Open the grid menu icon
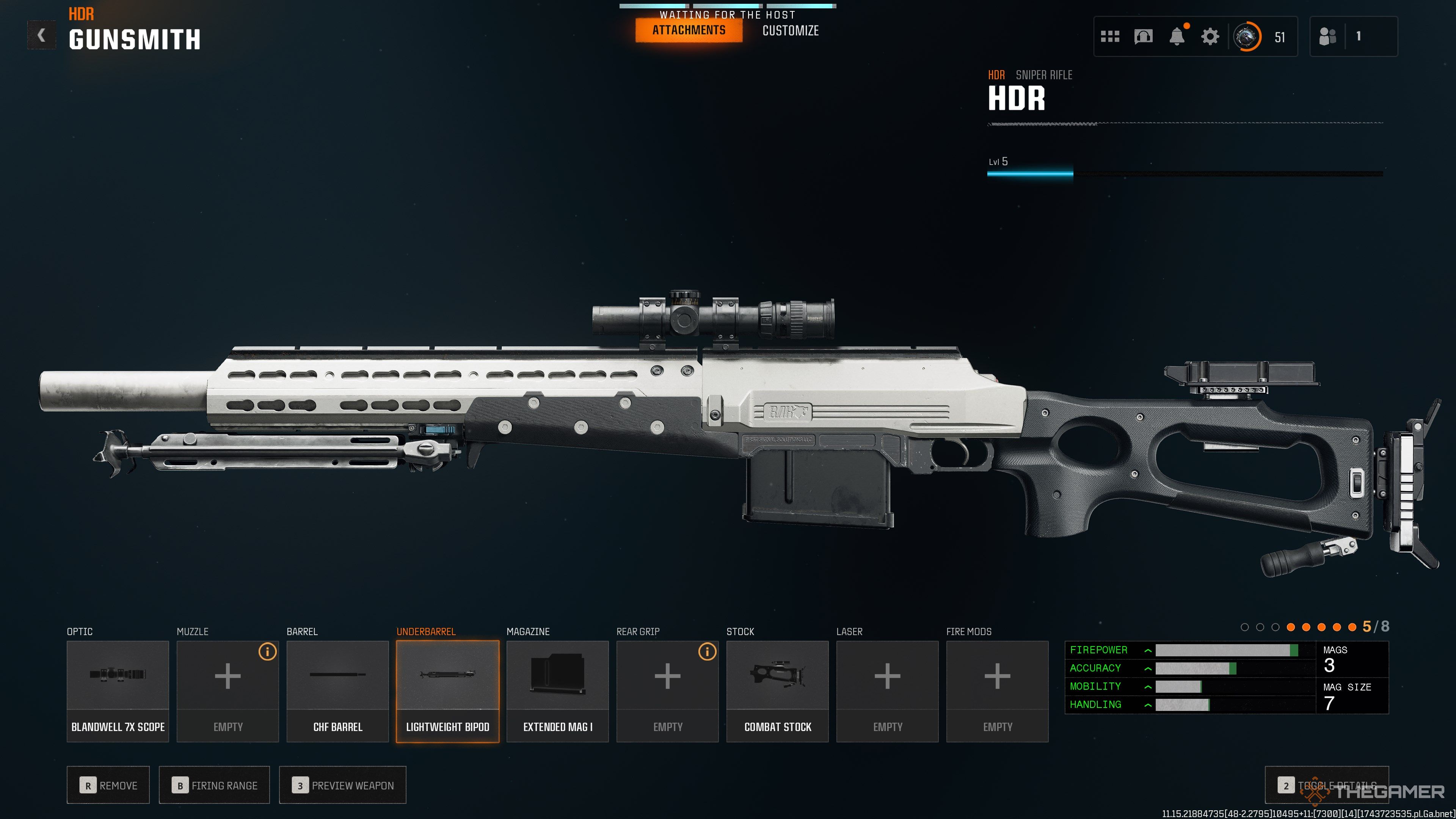The width and height of the screenshot is (1456, 819). coord(1109,37)
